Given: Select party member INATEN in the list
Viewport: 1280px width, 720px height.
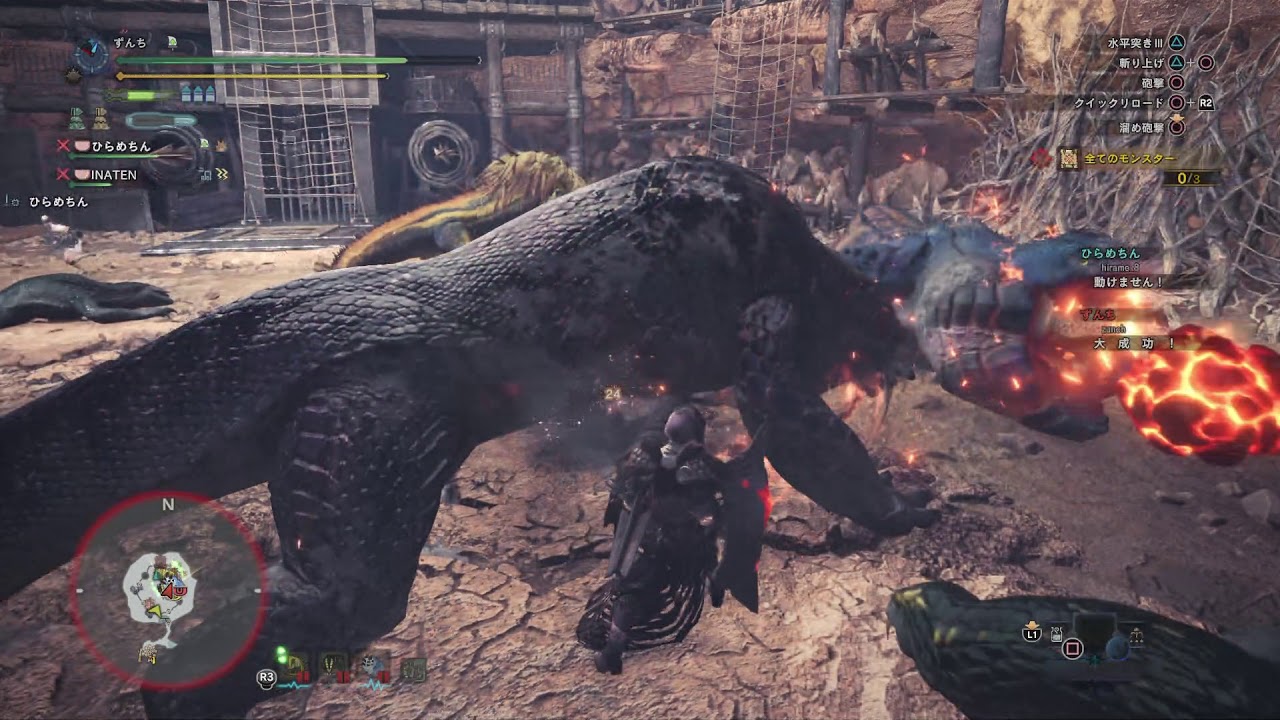Looking at the screenshot, I should (x=114, y=175).
